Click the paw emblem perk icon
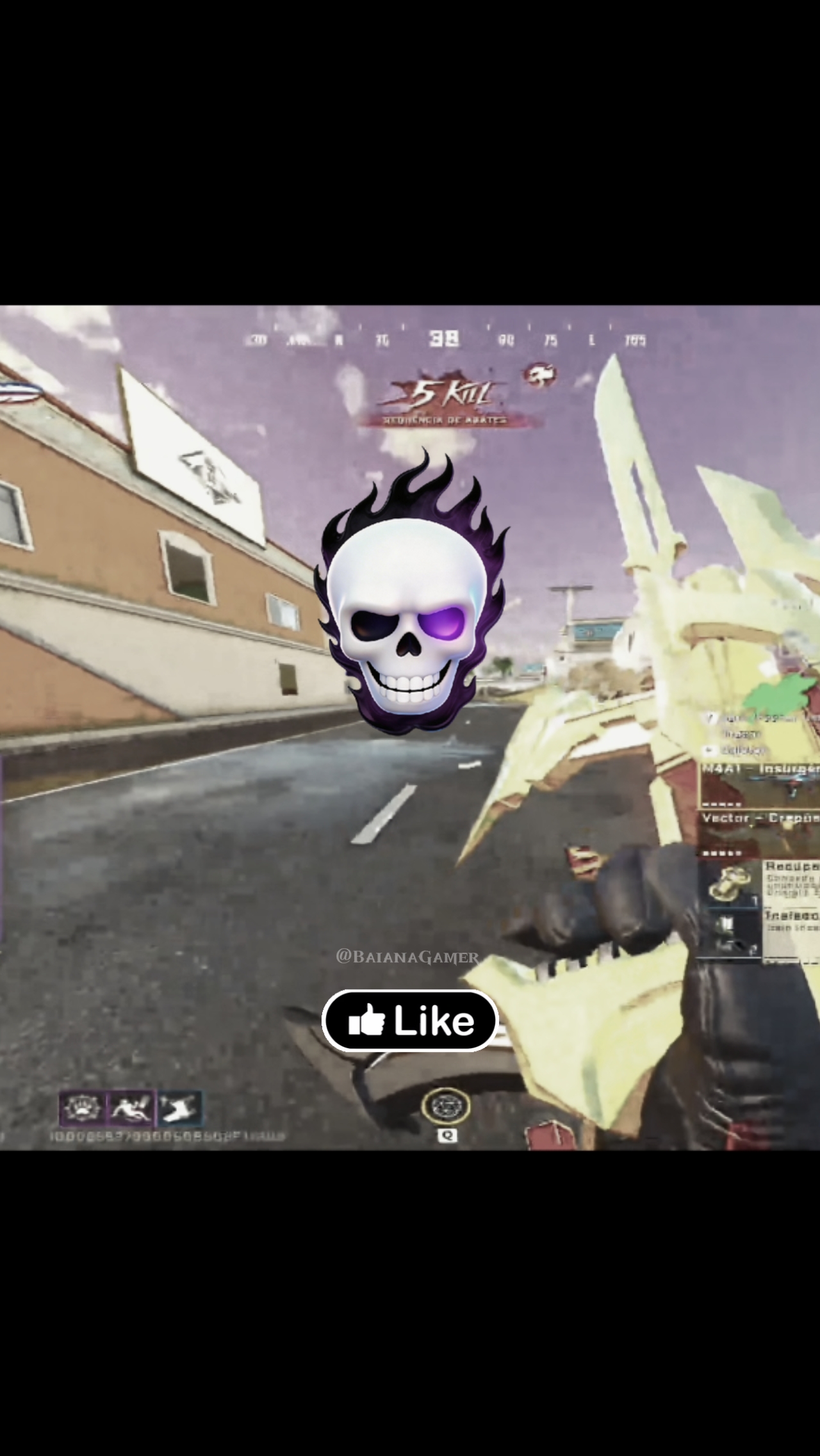This screenshot has height=1456, width=820. pos(82,1108)
